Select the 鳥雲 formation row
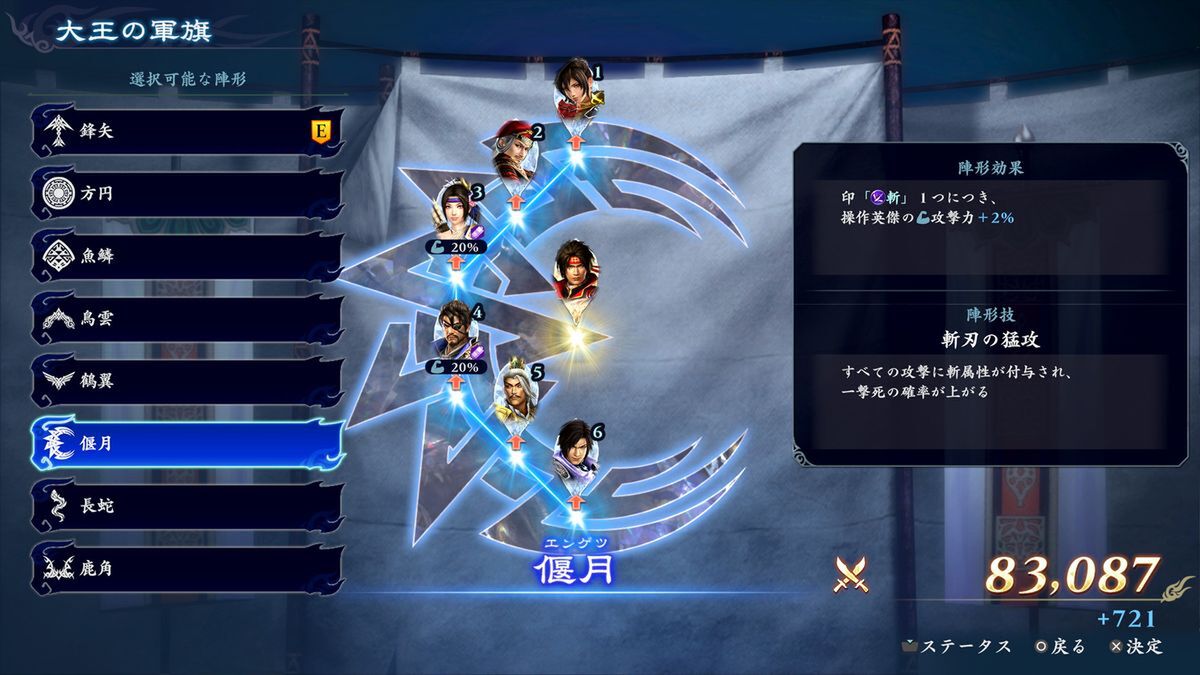The image size is (1200, 675). [x=185, y=319]
